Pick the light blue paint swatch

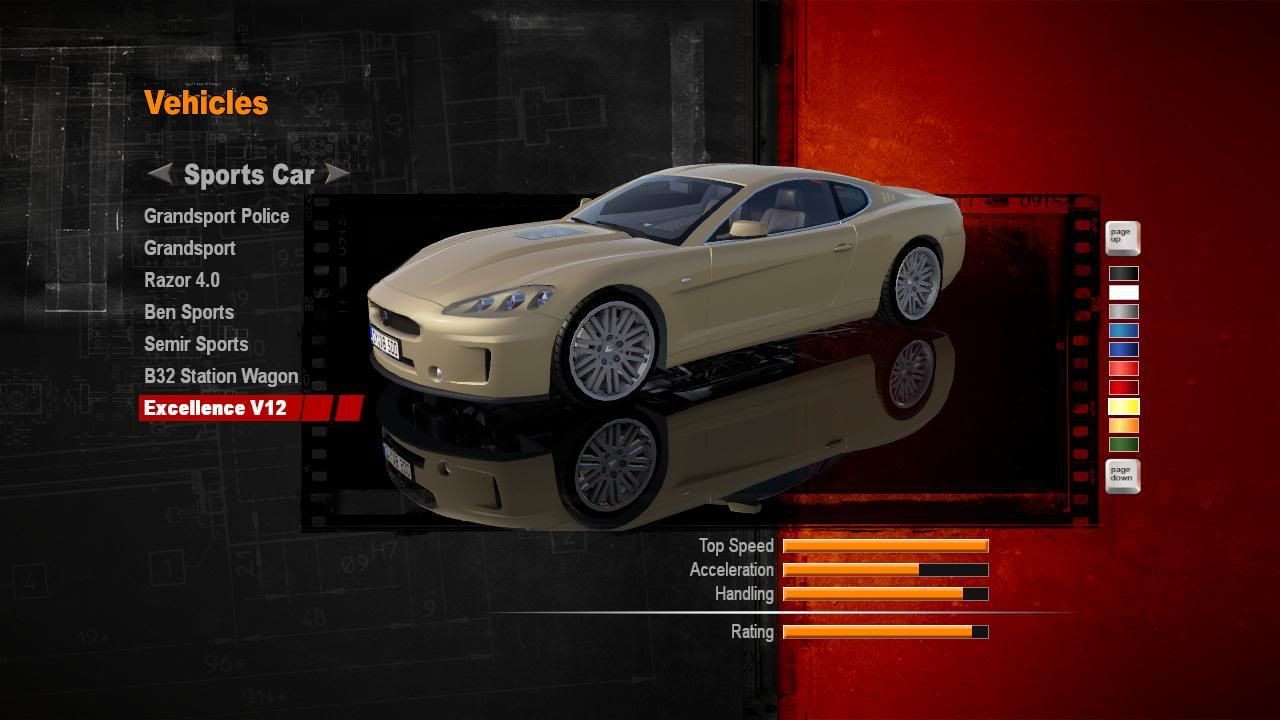pyautogui.click(x=1123, y=331)
